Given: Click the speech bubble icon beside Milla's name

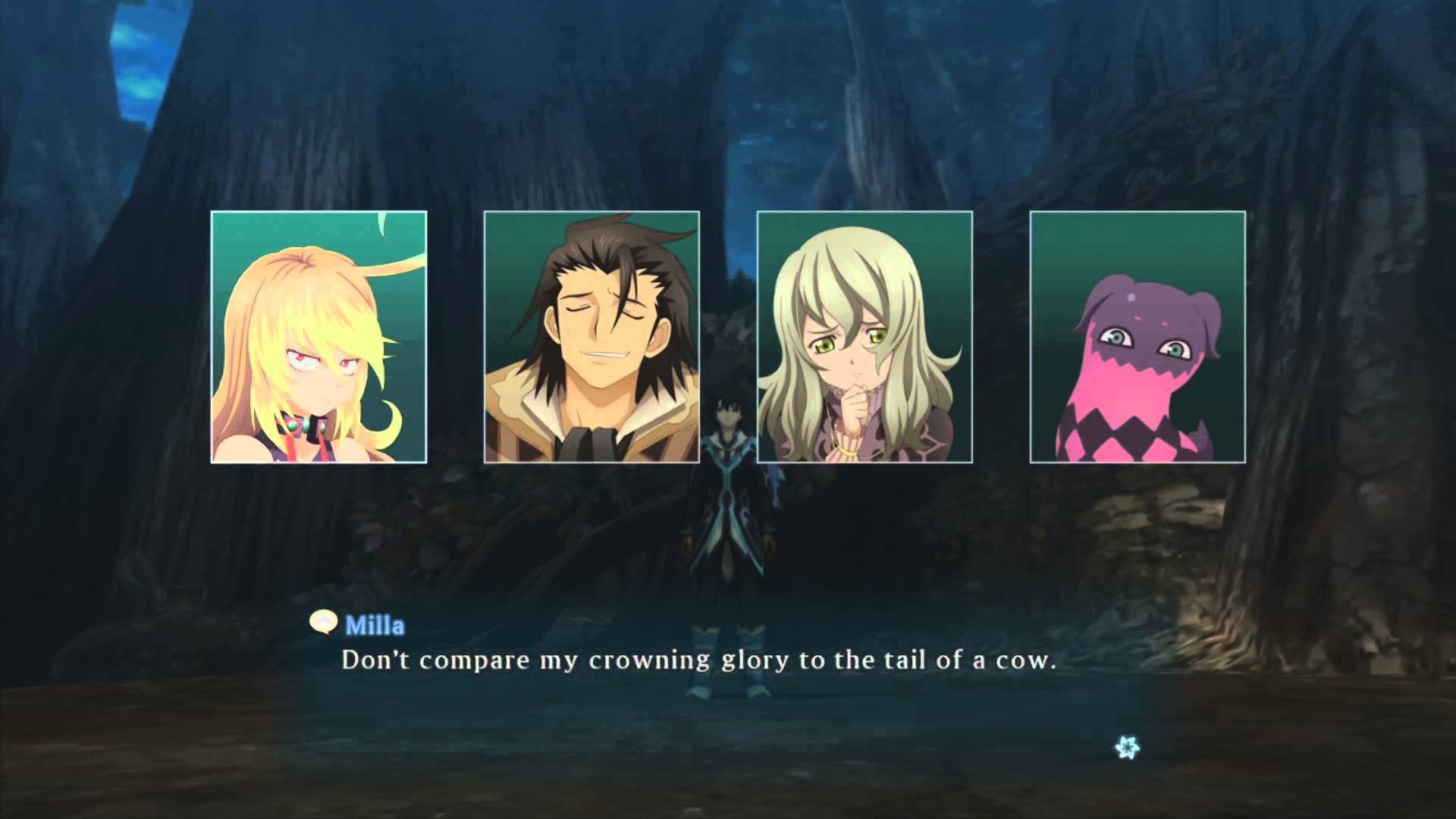Looking at the screenshot, I should pos(324,623).
